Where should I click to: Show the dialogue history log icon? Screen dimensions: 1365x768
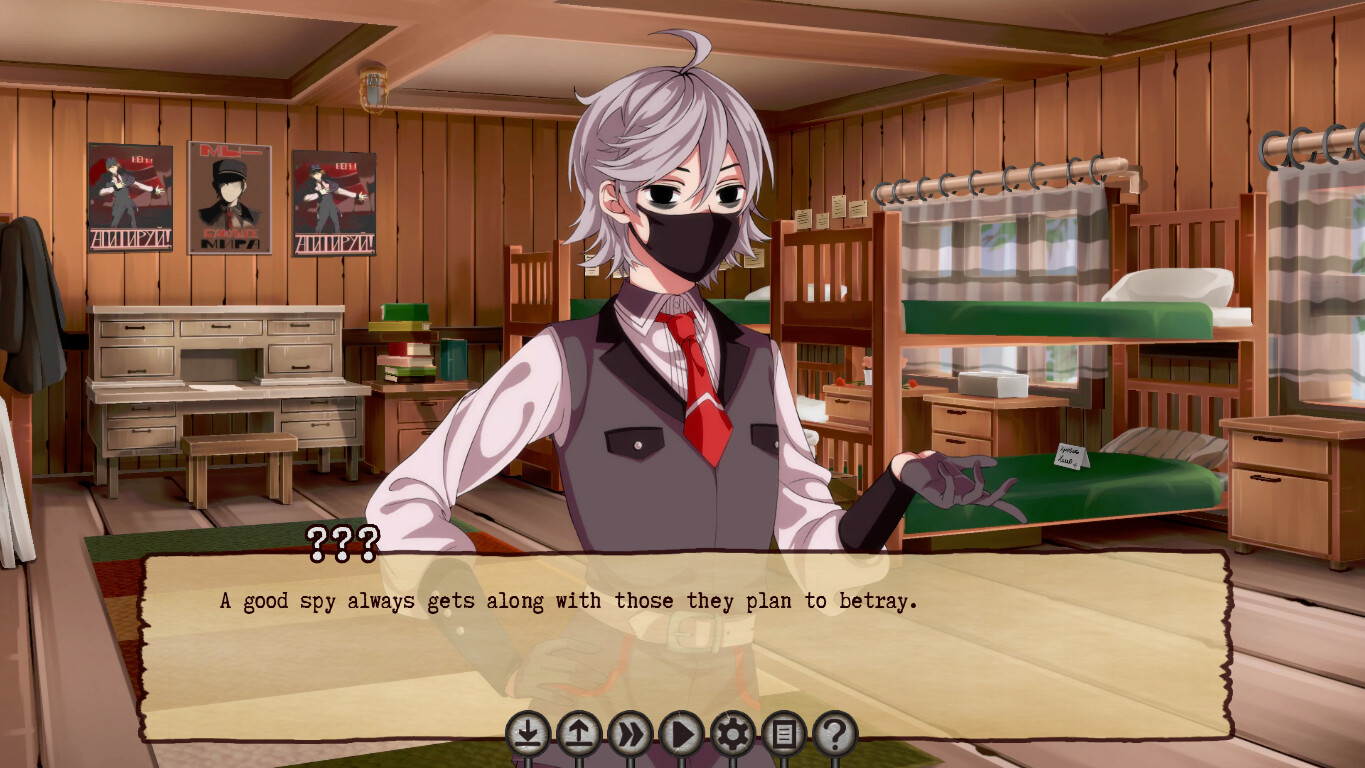[784, 735]
